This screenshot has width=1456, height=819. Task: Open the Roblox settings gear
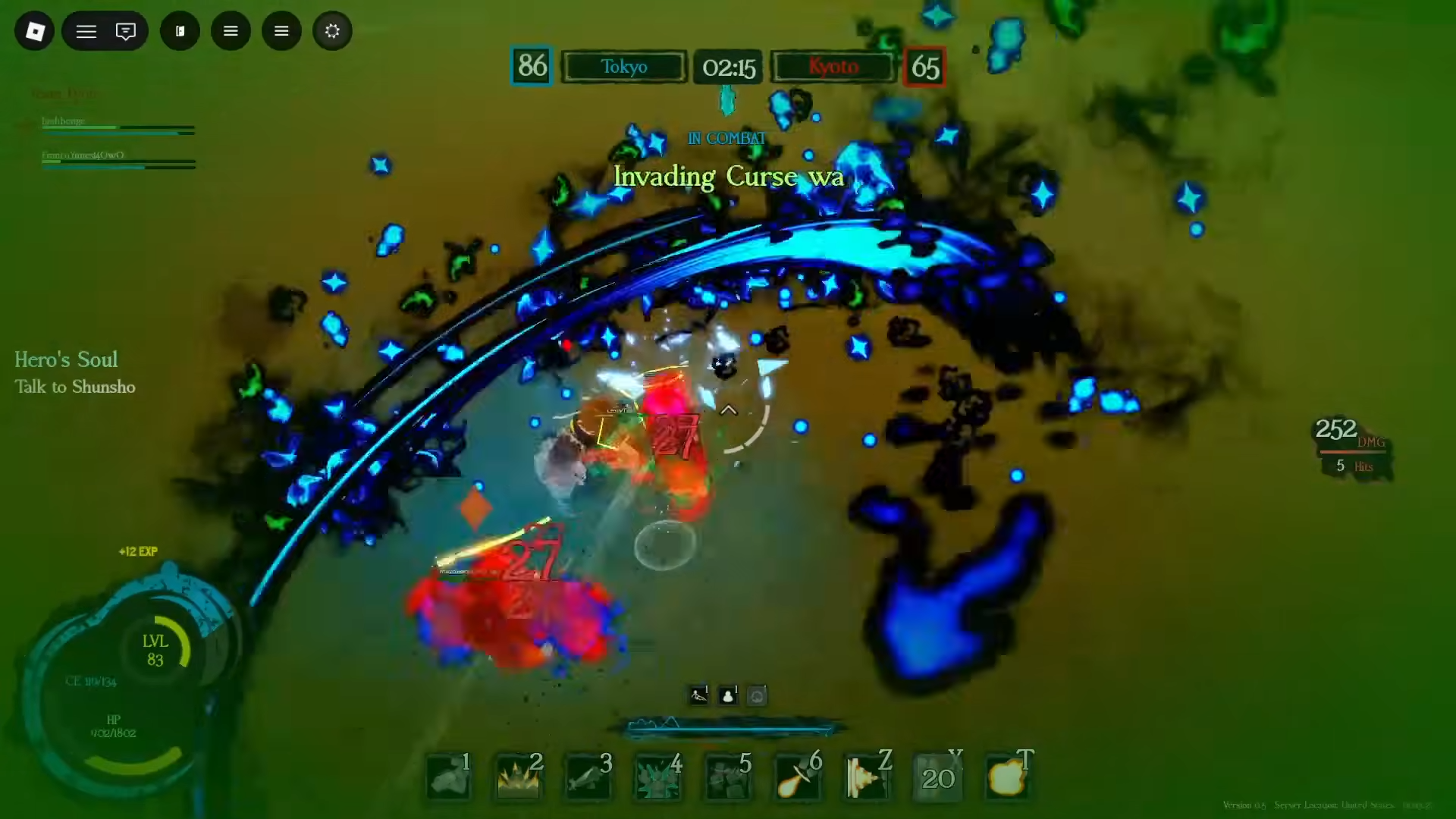pyautogui.click(x=332, y=31)
